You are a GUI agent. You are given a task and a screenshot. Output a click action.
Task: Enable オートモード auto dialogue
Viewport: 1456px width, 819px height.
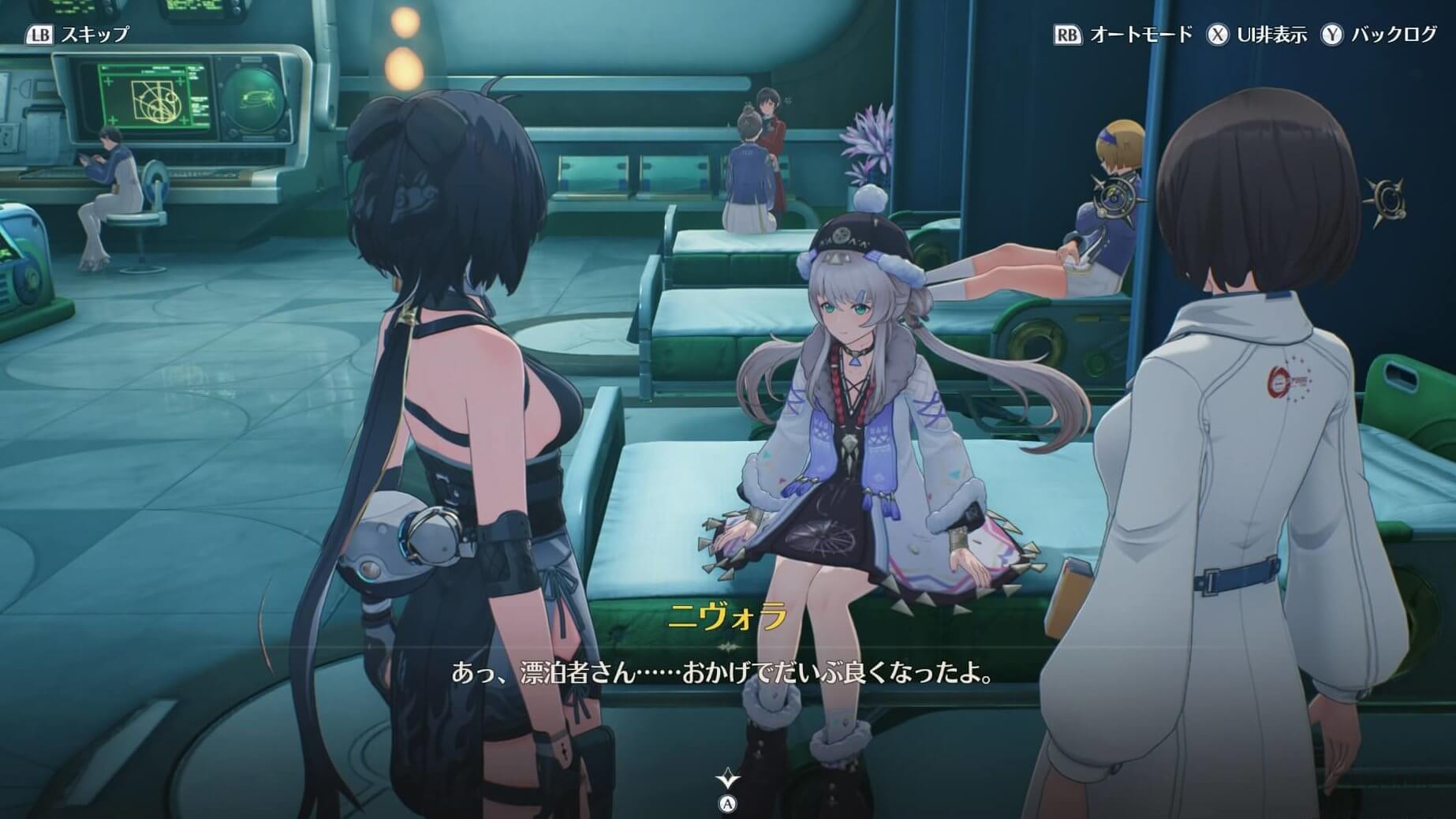[x=1123, y=35]
